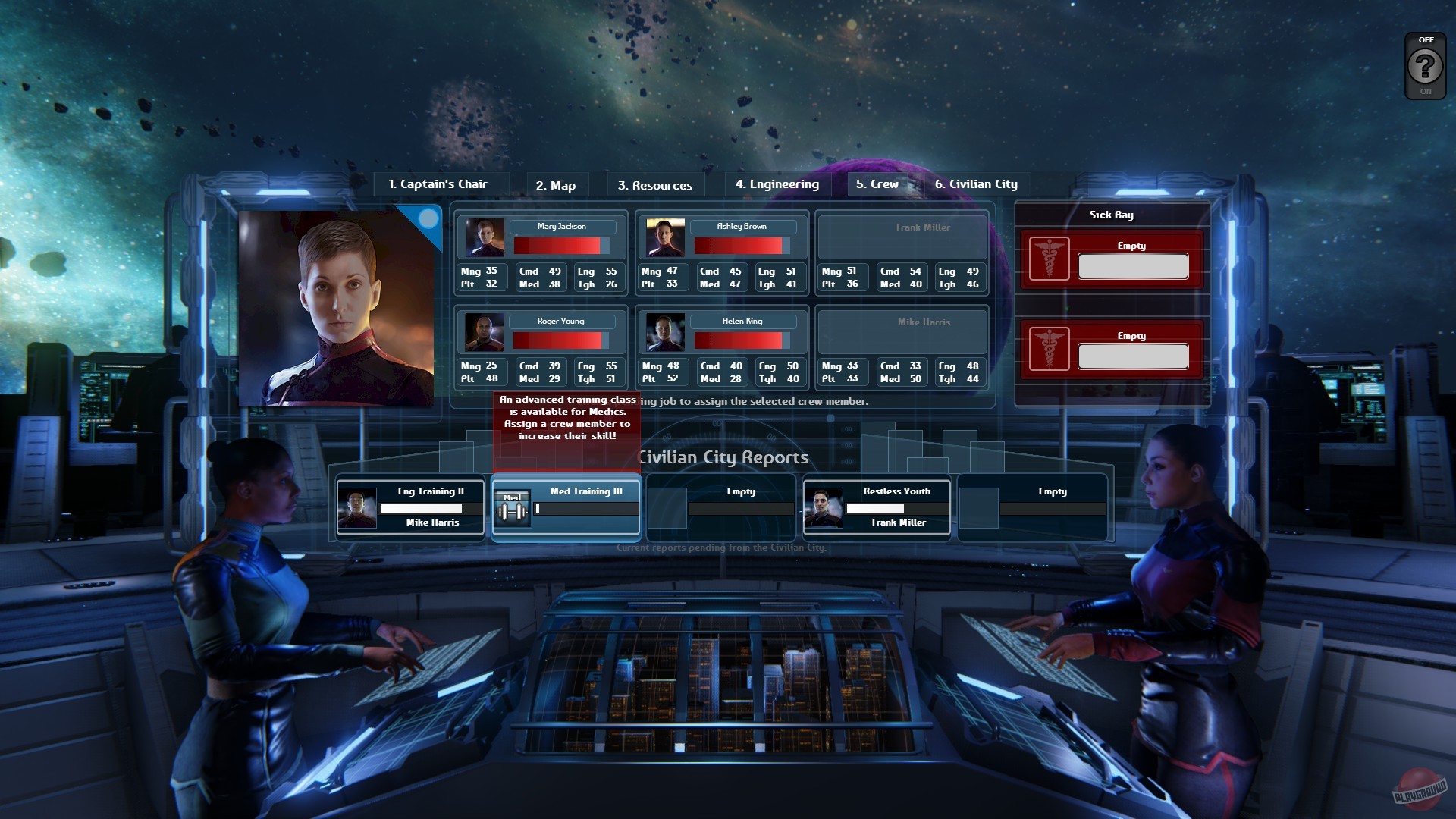Switch help display to OFF
Image resolution: width=1456 pixels, height=819 pixels.
pyautogui.click(x=1426, y=39)
